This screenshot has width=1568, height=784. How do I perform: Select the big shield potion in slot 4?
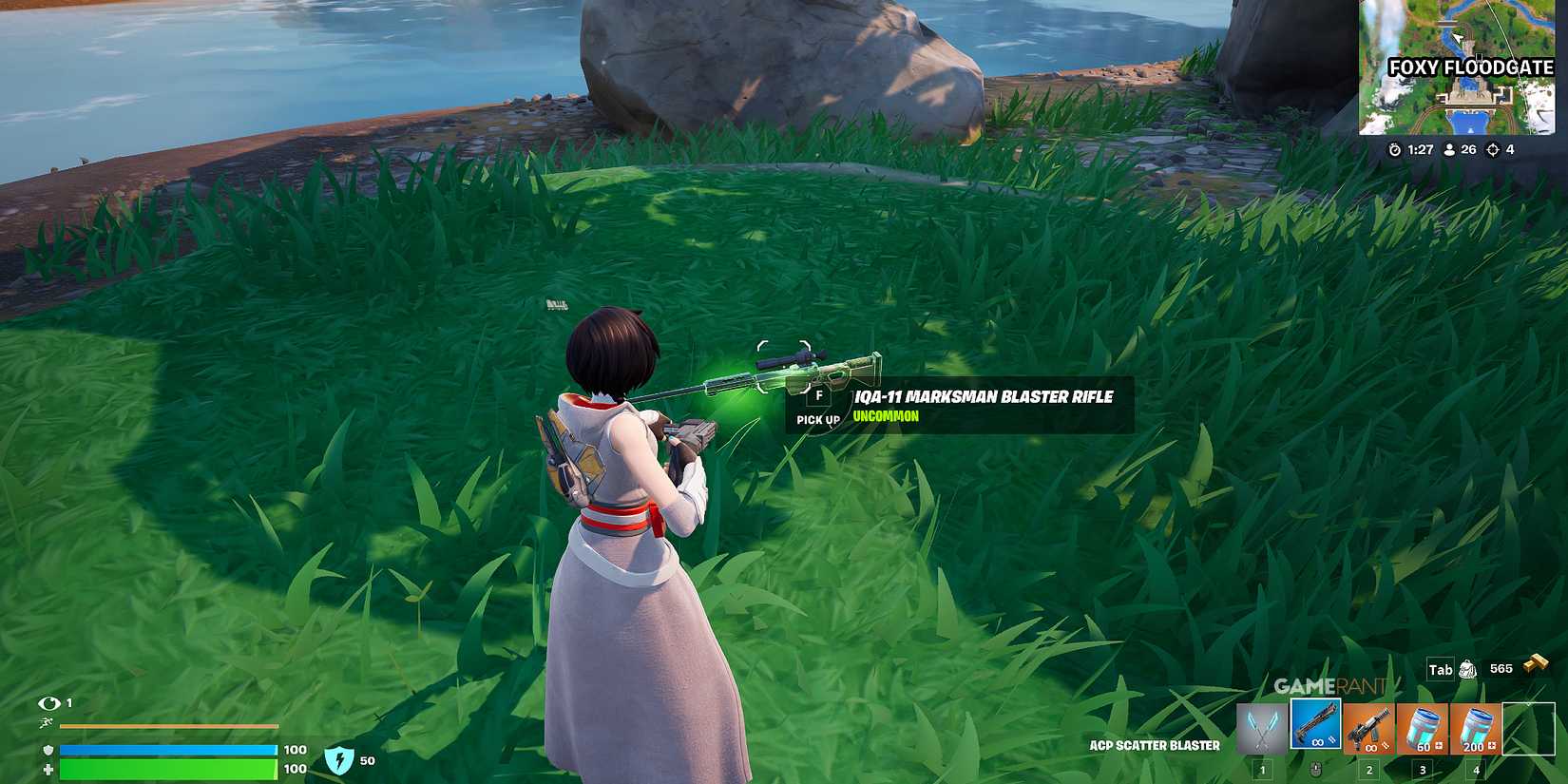(1477, 728)
